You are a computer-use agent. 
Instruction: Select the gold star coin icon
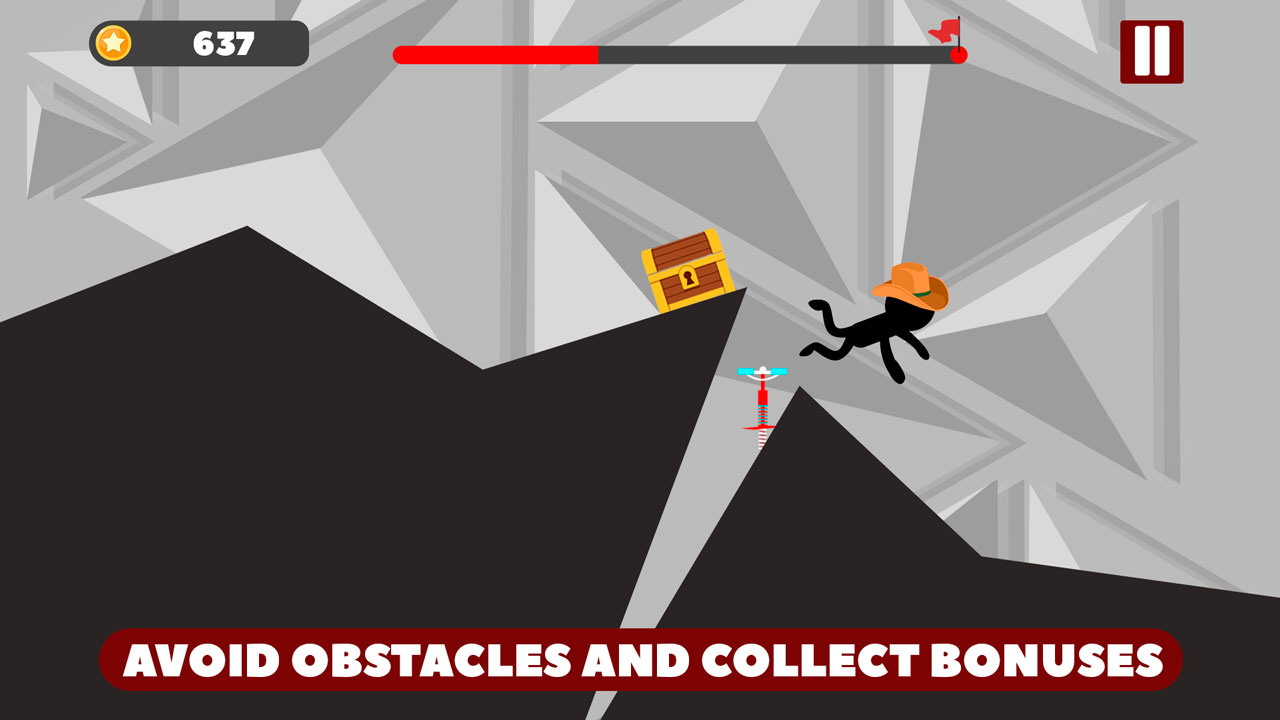coord(113,42)
